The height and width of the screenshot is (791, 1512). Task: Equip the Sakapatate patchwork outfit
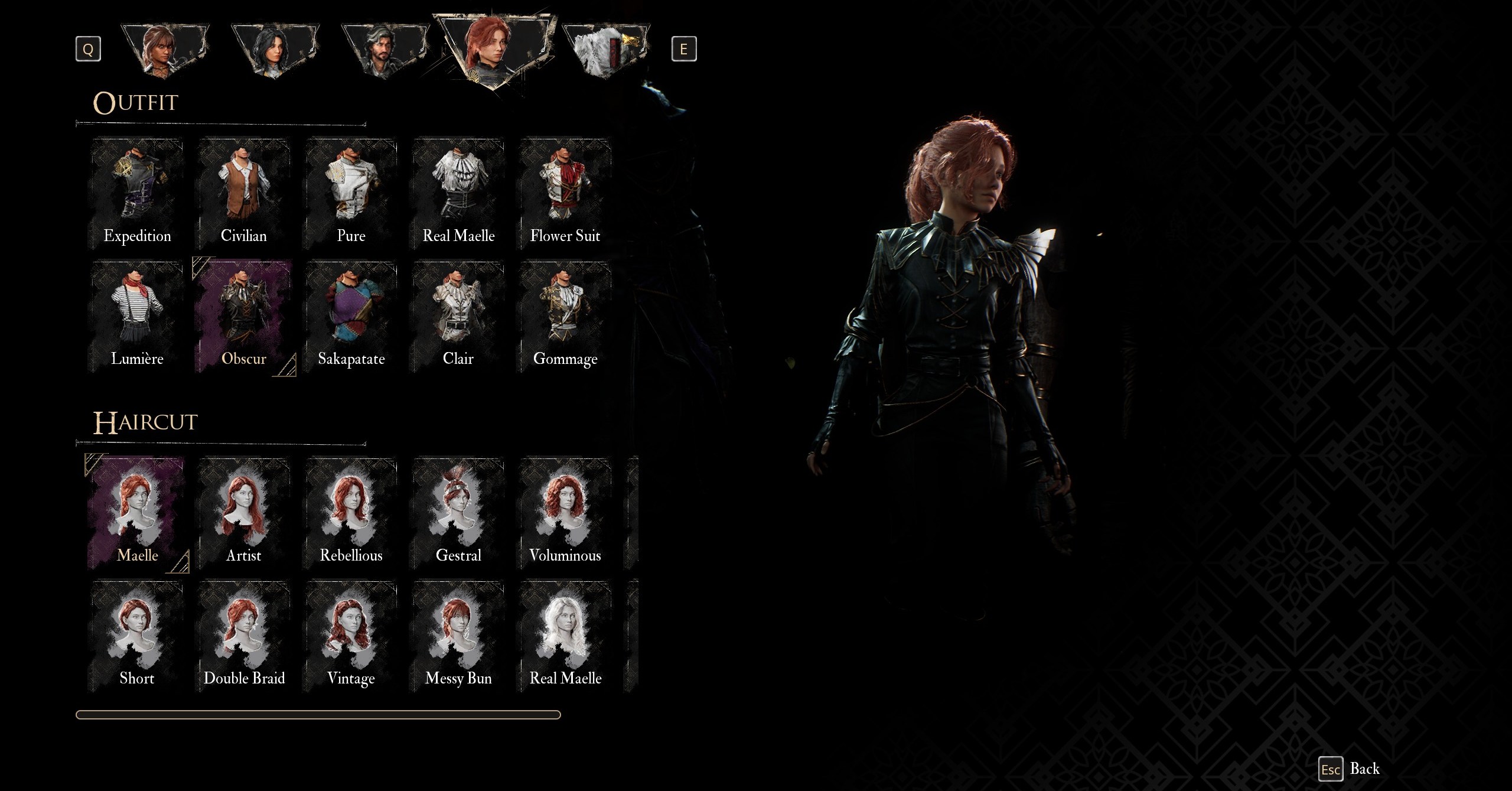[x=351, y=317]
